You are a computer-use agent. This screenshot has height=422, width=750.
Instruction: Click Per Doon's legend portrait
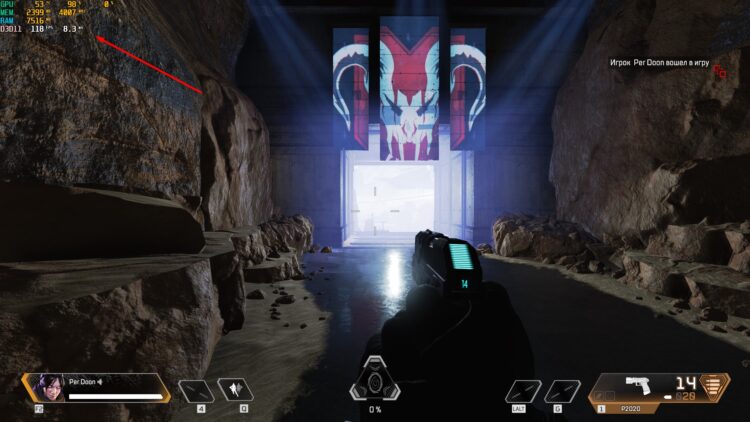click(x=49, y=387)
